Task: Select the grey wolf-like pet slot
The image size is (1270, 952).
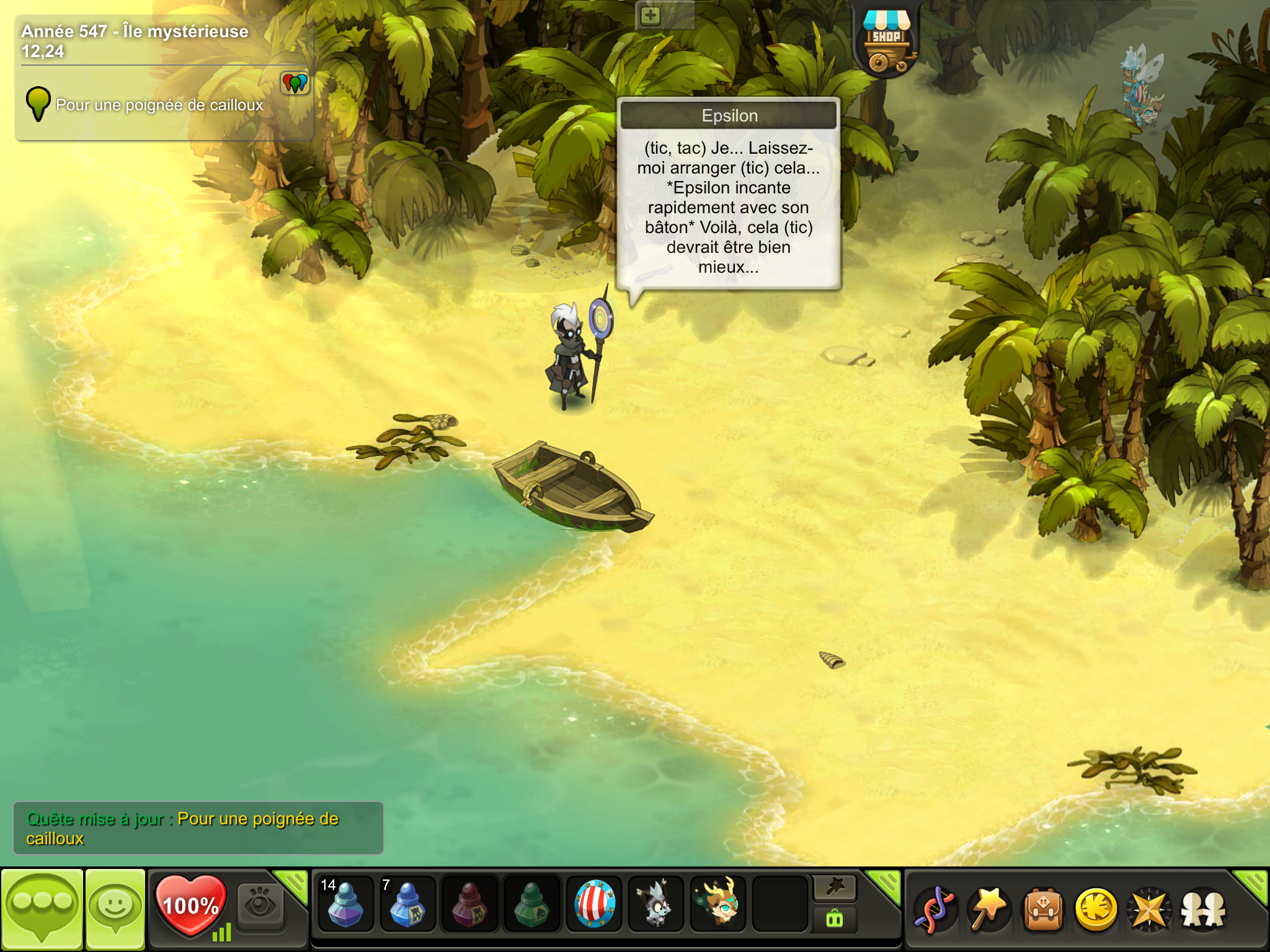Action: point(656,904)
